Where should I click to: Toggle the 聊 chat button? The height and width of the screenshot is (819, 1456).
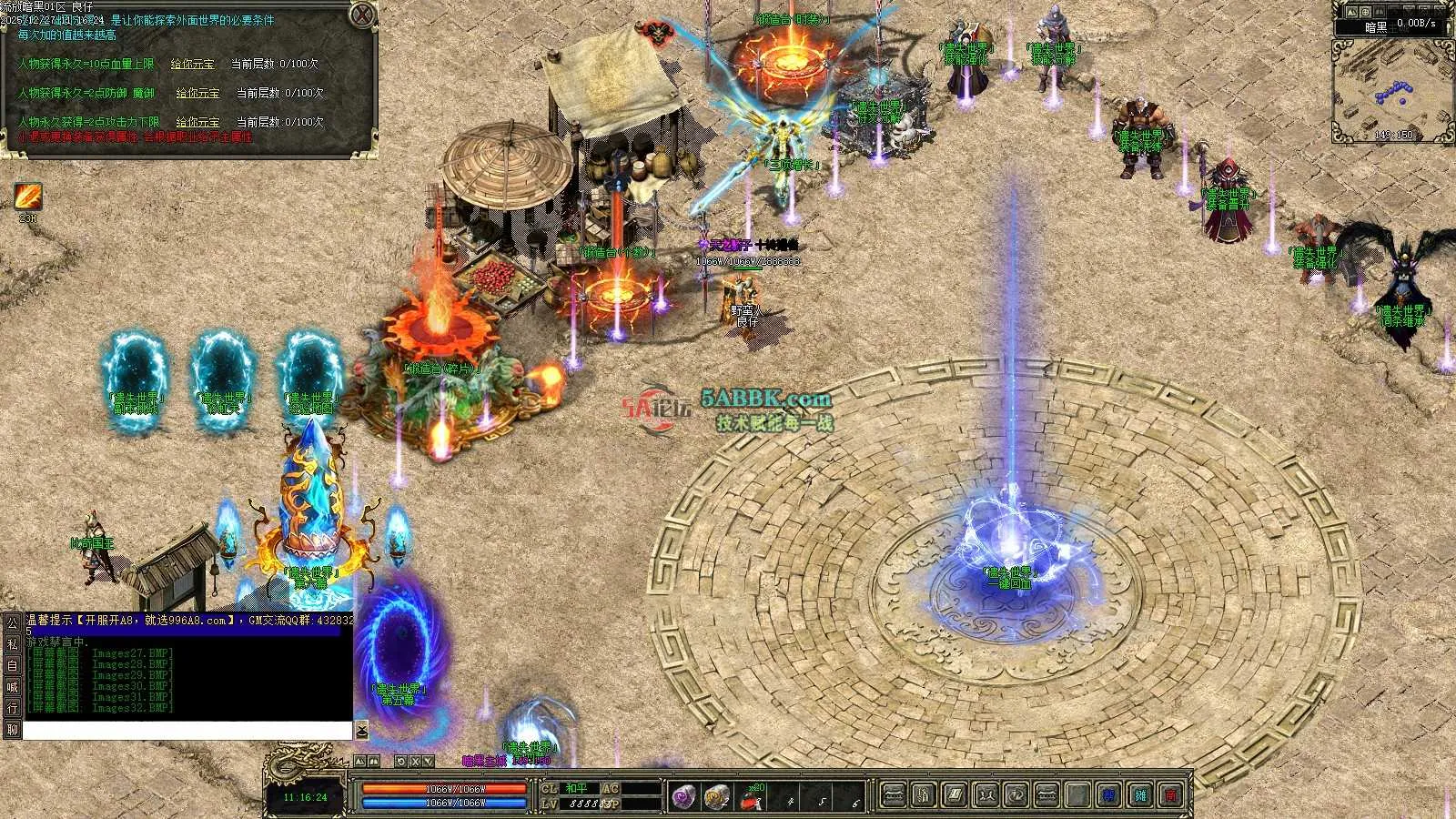coord(12,730)
